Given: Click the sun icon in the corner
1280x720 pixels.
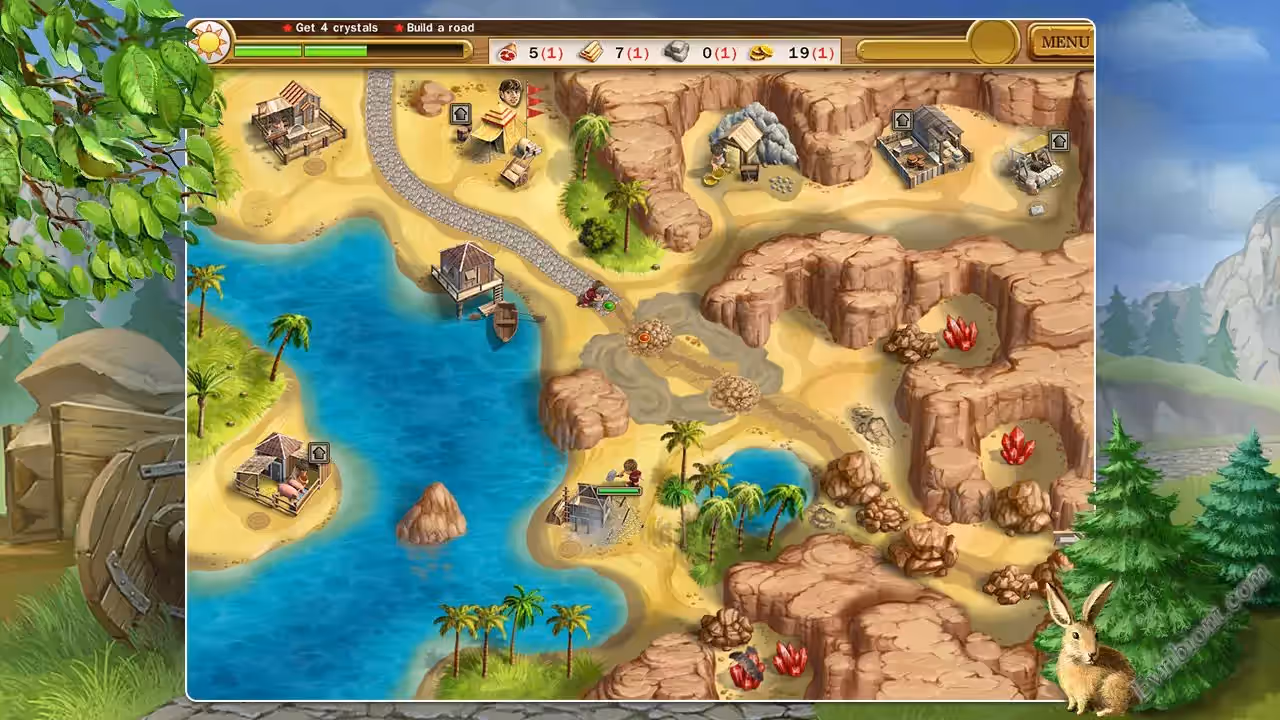Looking at the screenshot, I should click(x=211, y=42).
